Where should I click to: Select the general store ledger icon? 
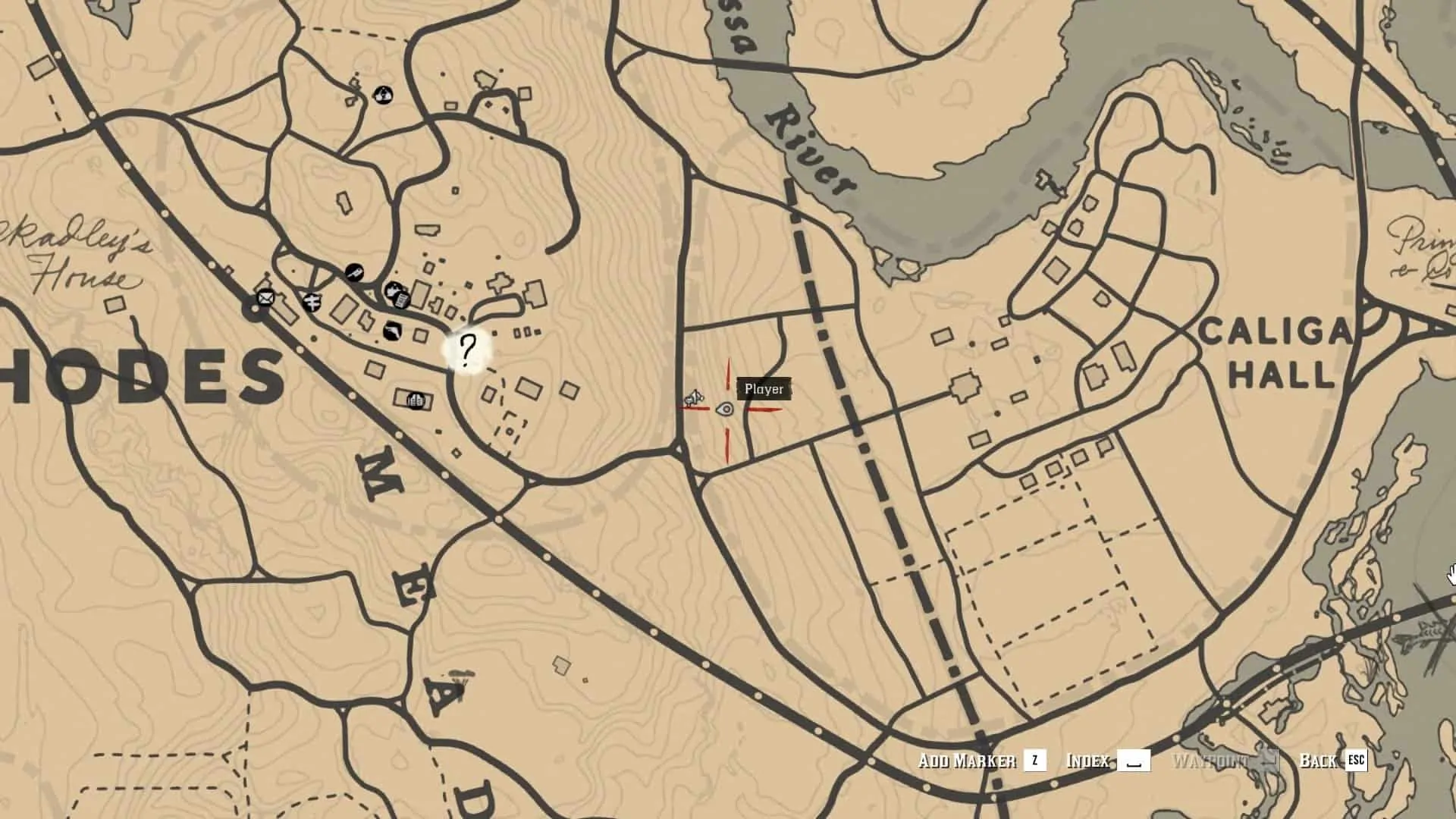point(401,301)
